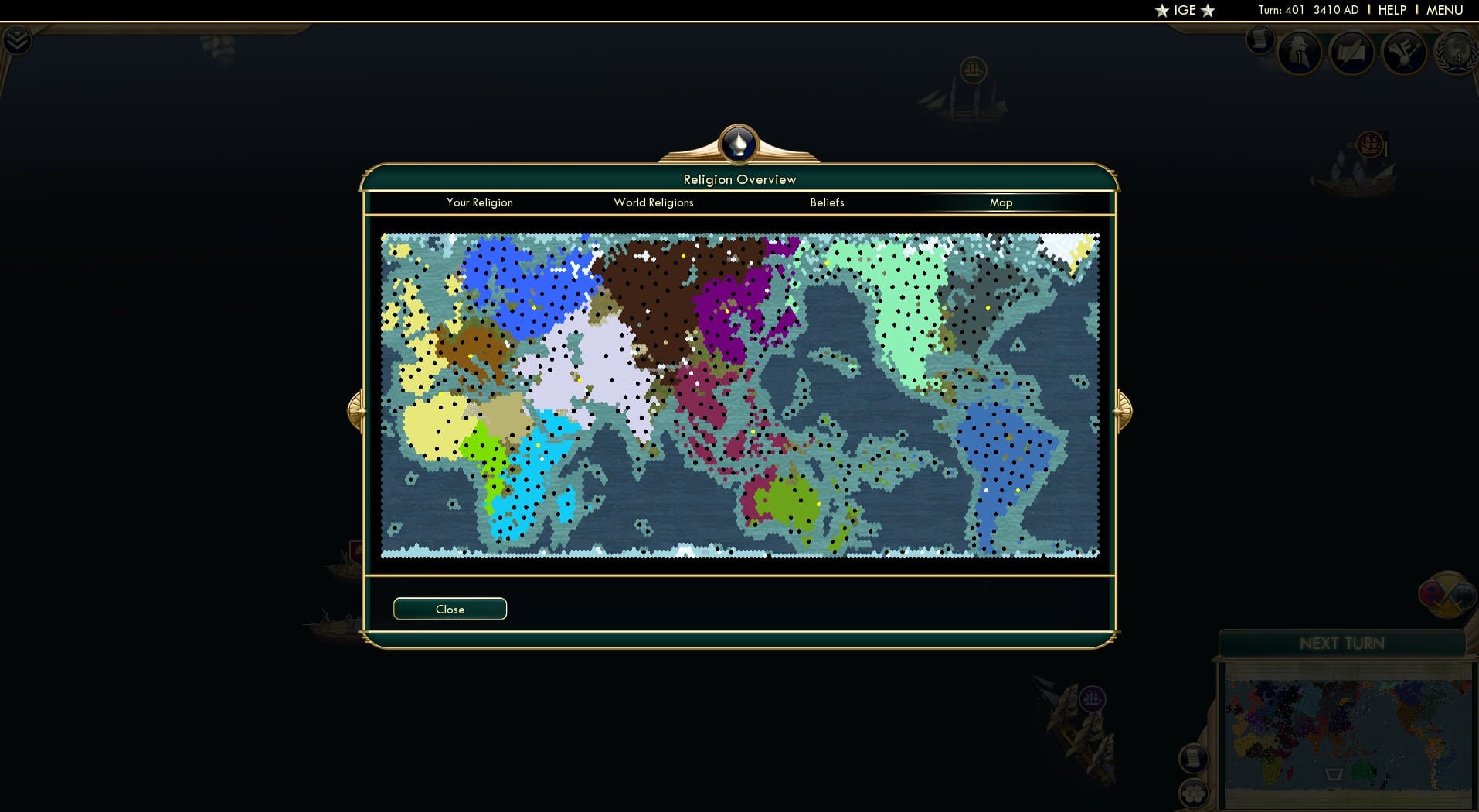The height and width of the screenshot is (812, 1479).
Task: Click the faith droplet emblem atop the dialog
Action: click(739, 144)
